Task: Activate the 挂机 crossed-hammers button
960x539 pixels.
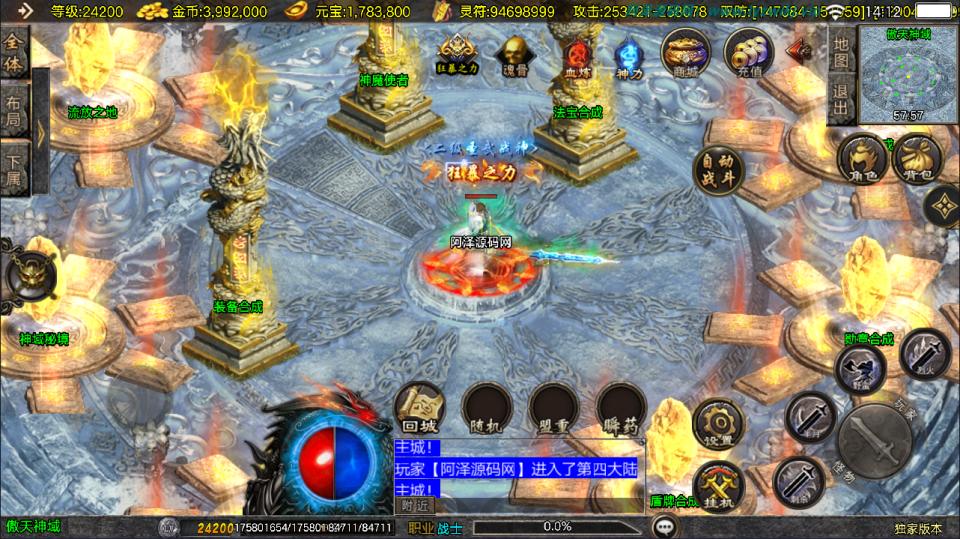Action: tap(718, 486)
